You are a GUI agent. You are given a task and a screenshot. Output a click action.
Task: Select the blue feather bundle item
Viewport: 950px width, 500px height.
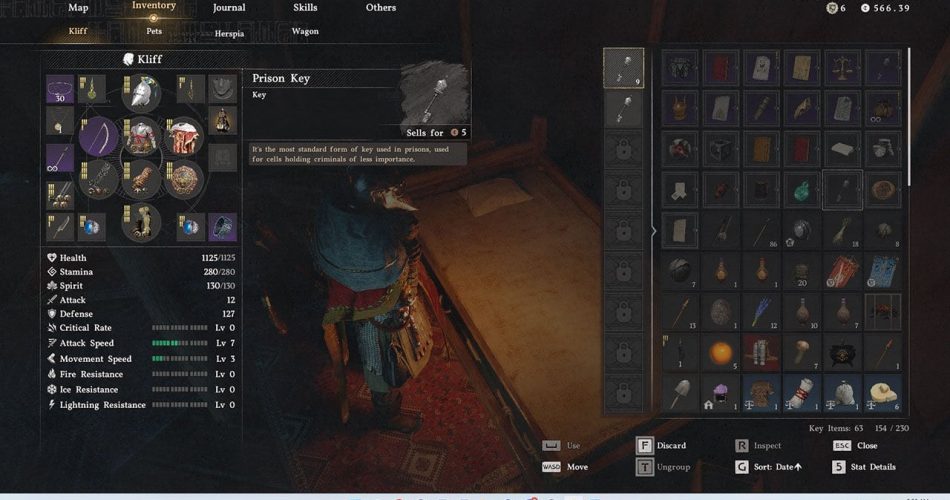pos(761,311)
